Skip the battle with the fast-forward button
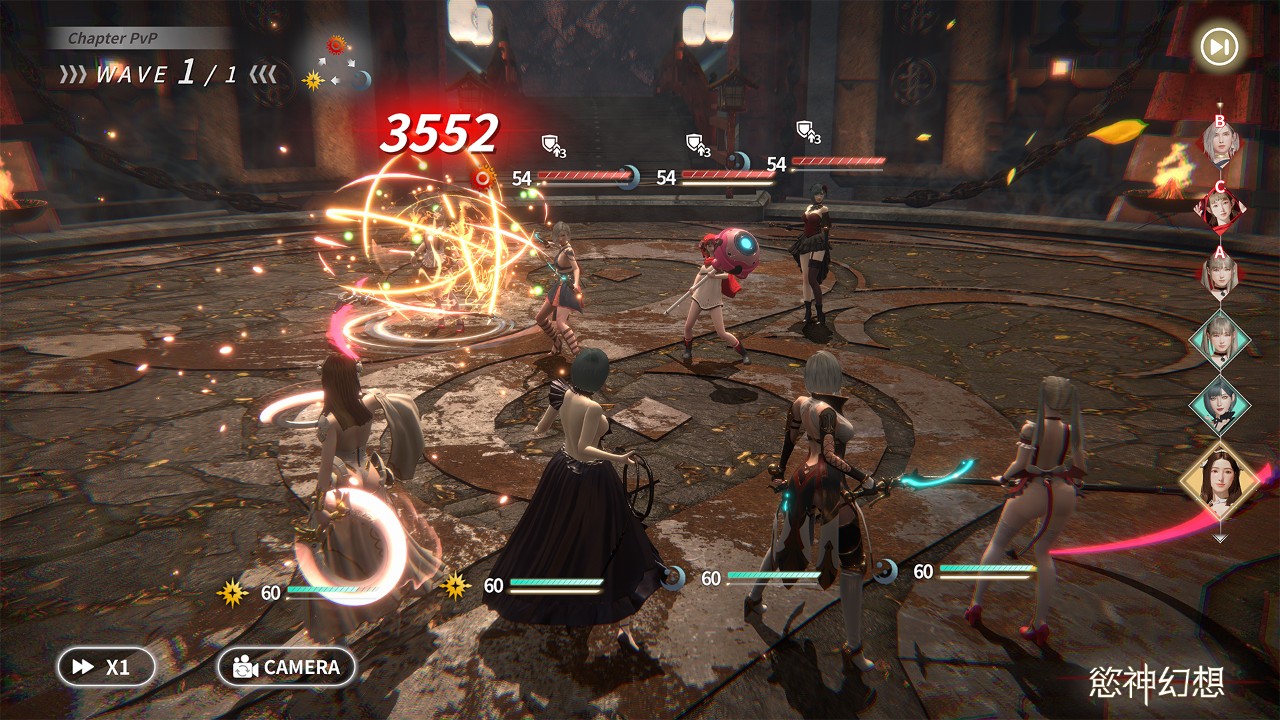Viewport: 1280px width, 720px height. click(x=1219, y=47)
